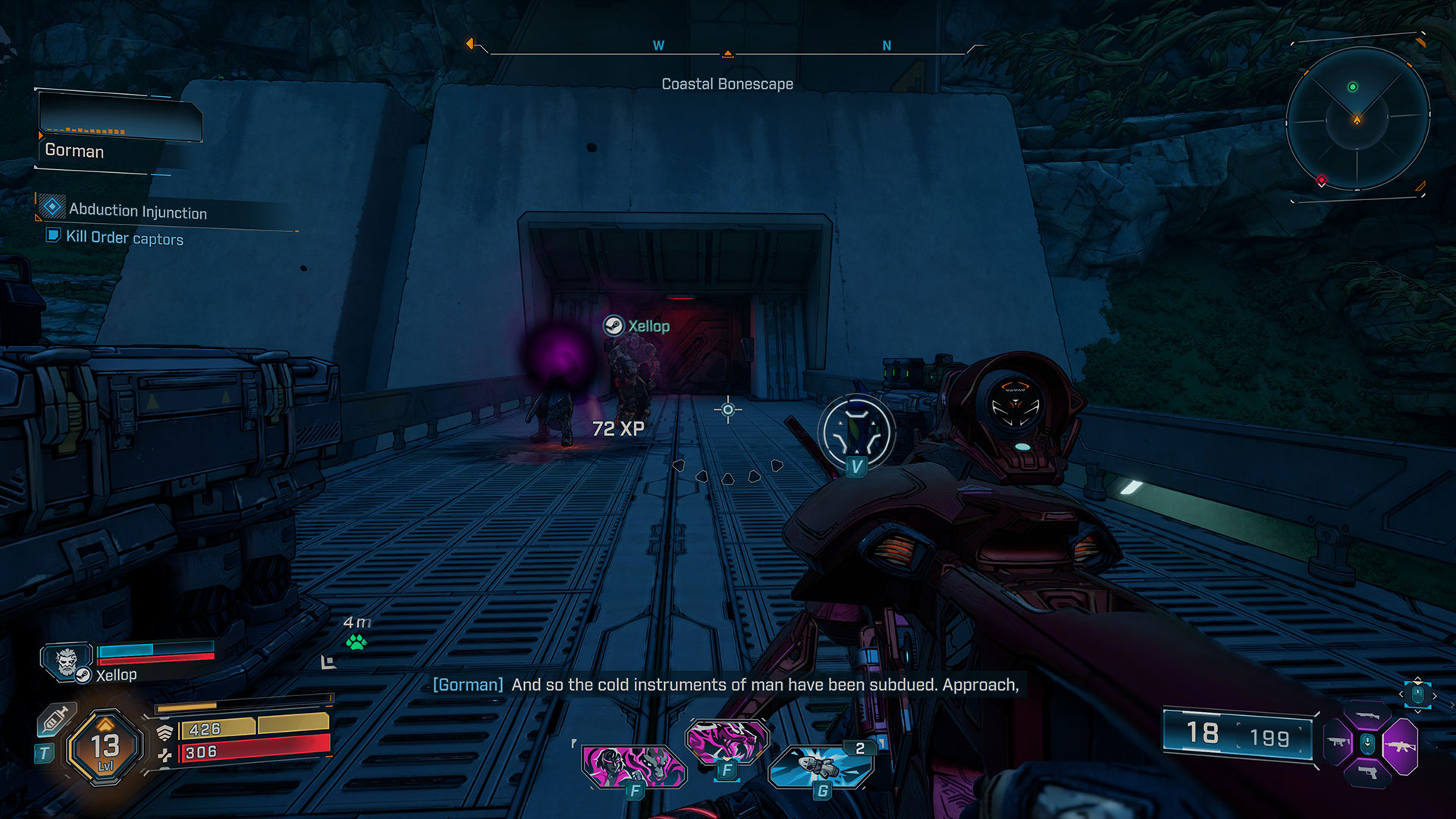Use the repair kit syringe icon

click(x=55, y=719)
